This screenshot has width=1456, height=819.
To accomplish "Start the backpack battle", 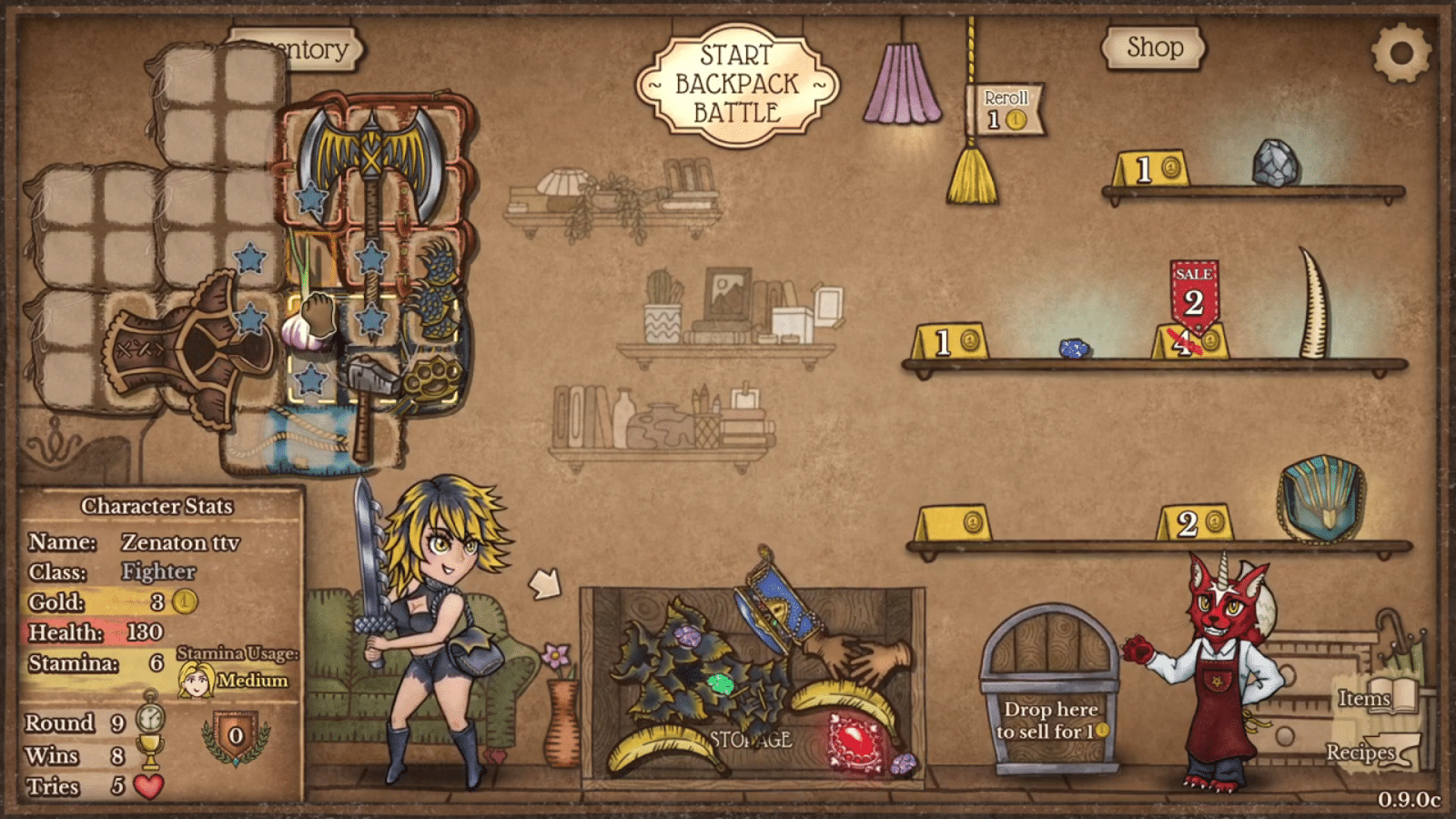I will (x=736, y=85).
